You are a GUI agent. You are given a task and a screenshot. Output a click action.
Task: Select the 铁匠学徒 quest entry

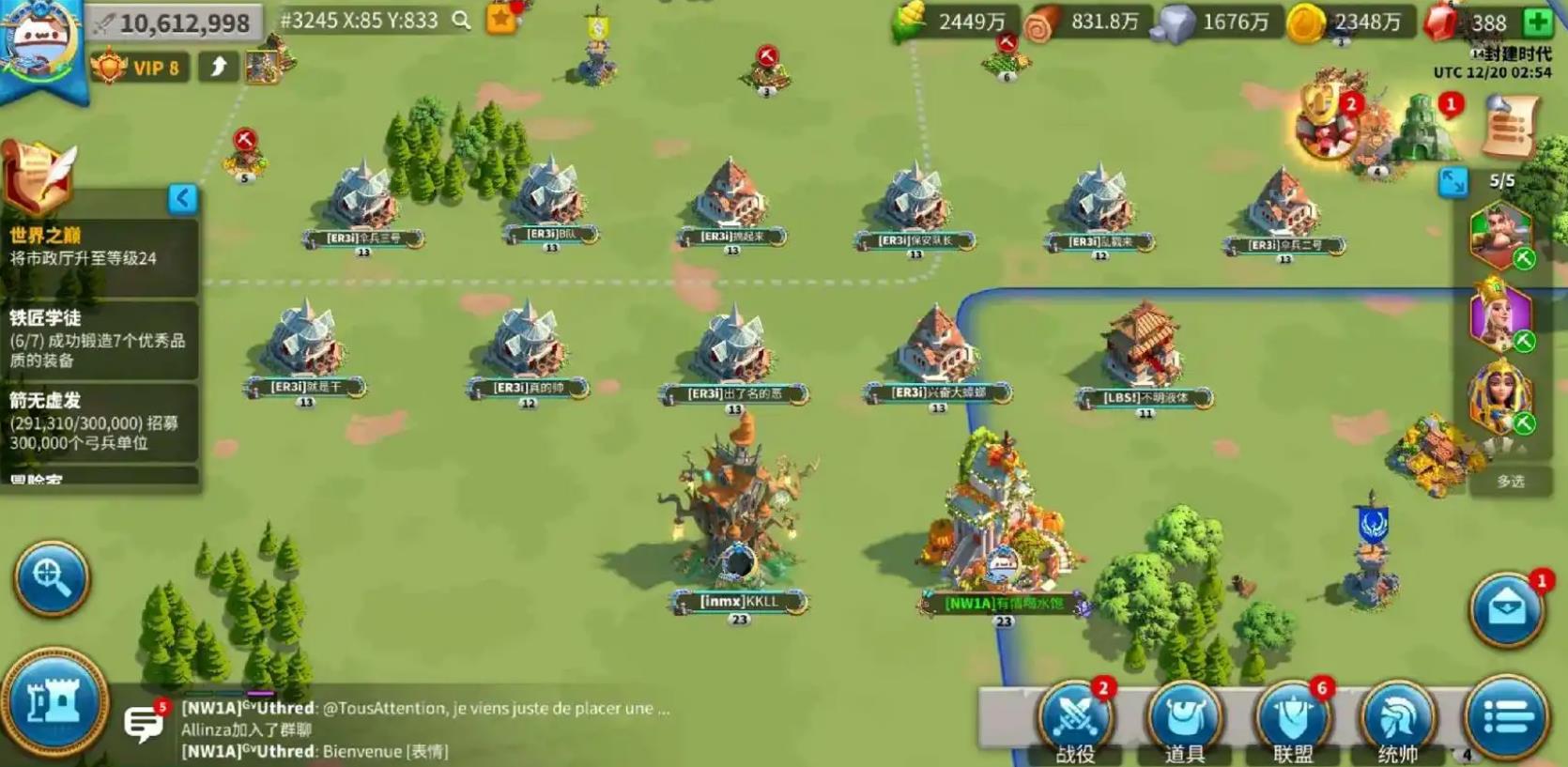[99, 338]
